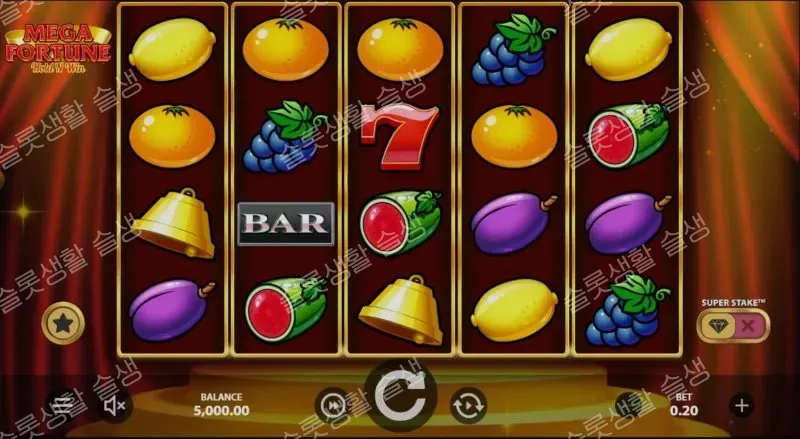Toggle the muted sound speaker icon

[115, 405]
